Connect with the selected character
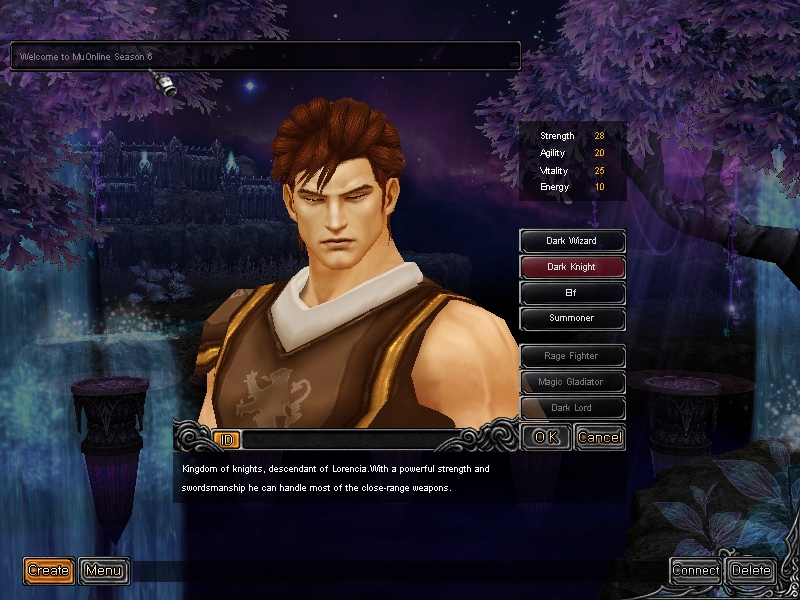Image resolution: width=800 pixels, height=600 pixels. [696, 571]
